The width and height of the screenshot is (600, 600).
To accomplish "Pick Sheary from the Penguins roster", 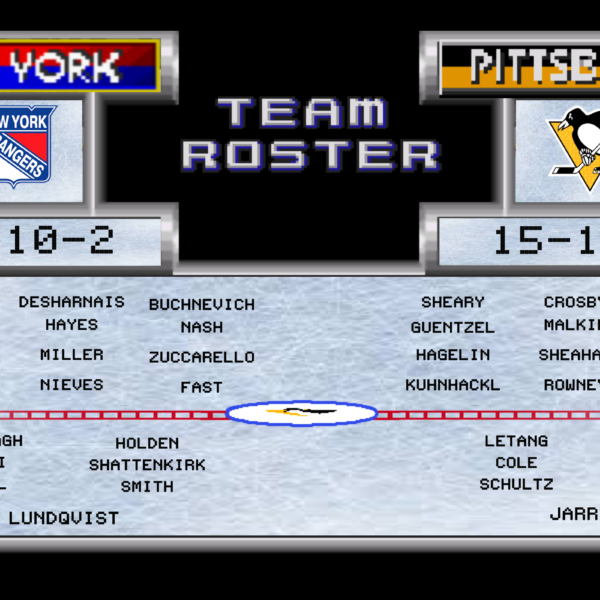I will (453, 302).
